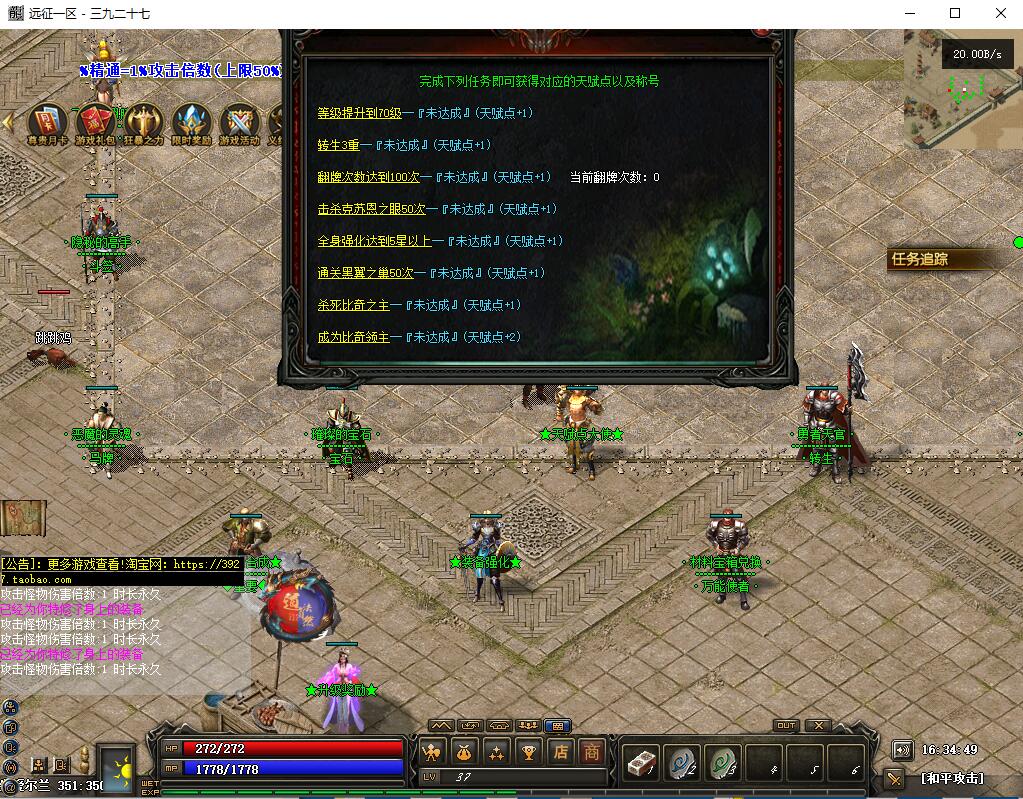Open the 商 mall button
Viewport: 1023px width, 799px height.
(x=593, y=752)
